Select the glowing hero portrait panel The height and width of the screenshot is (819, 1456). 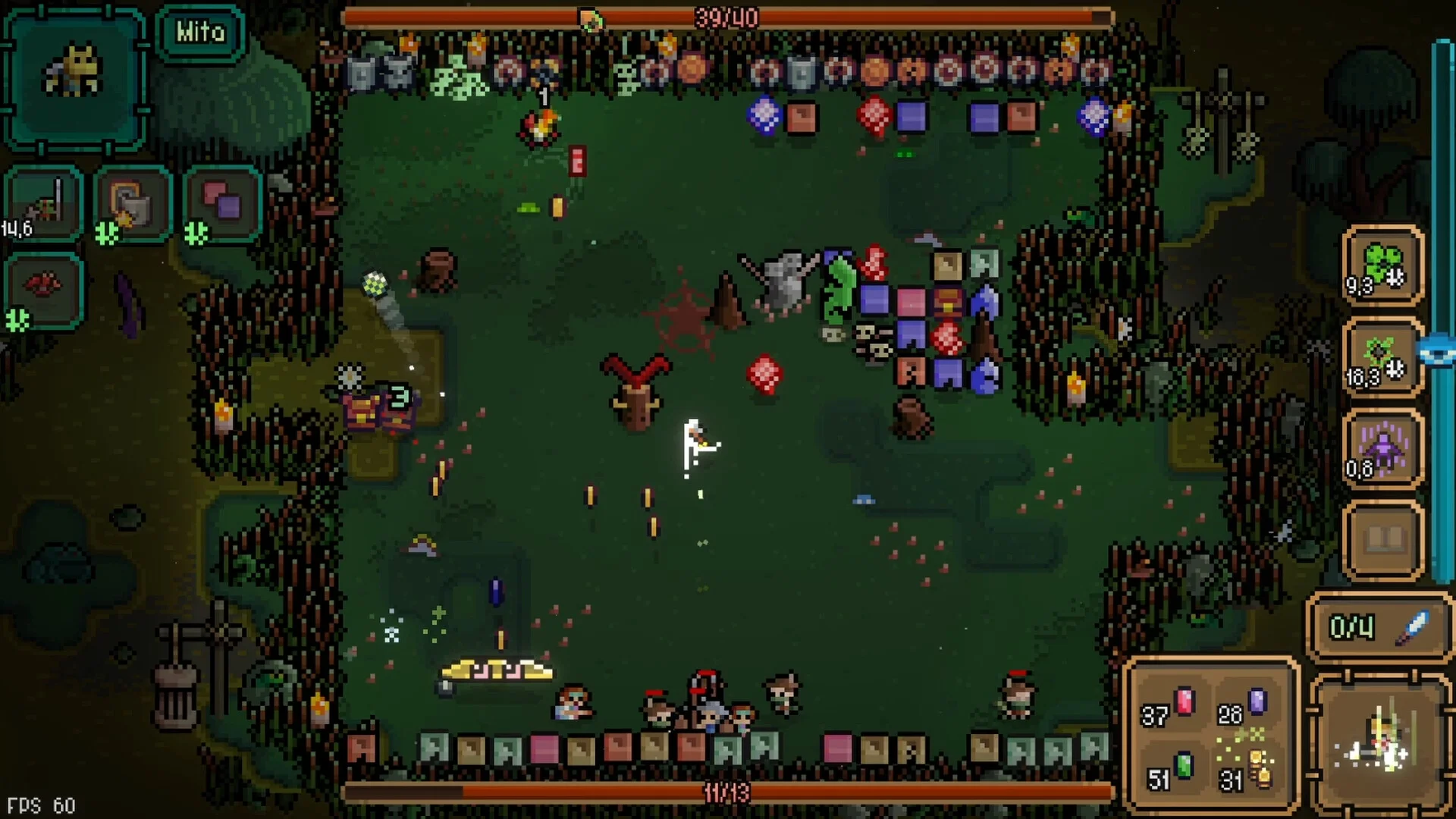(x=1380, y=743)
